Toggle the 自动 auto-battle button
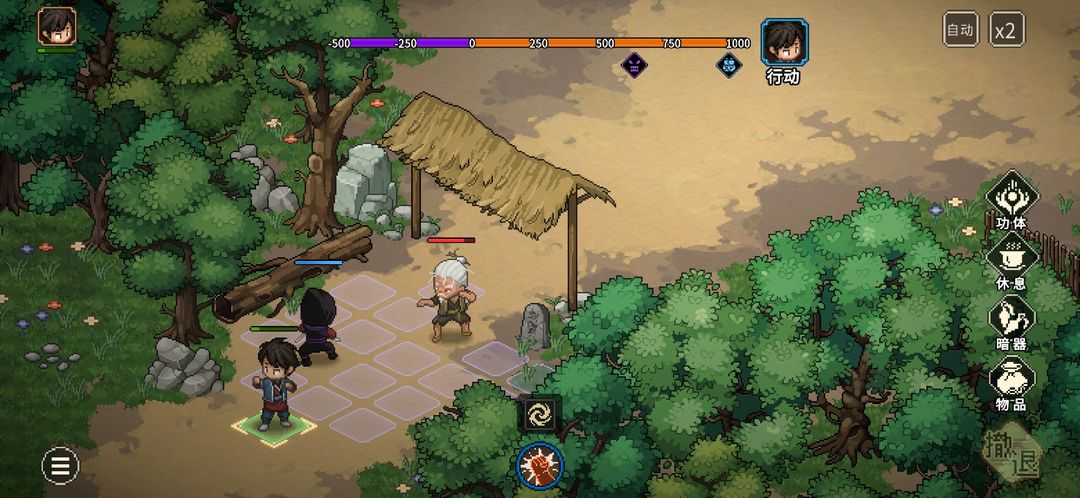Screen dimensions: 1080x498 pos(960,29)
